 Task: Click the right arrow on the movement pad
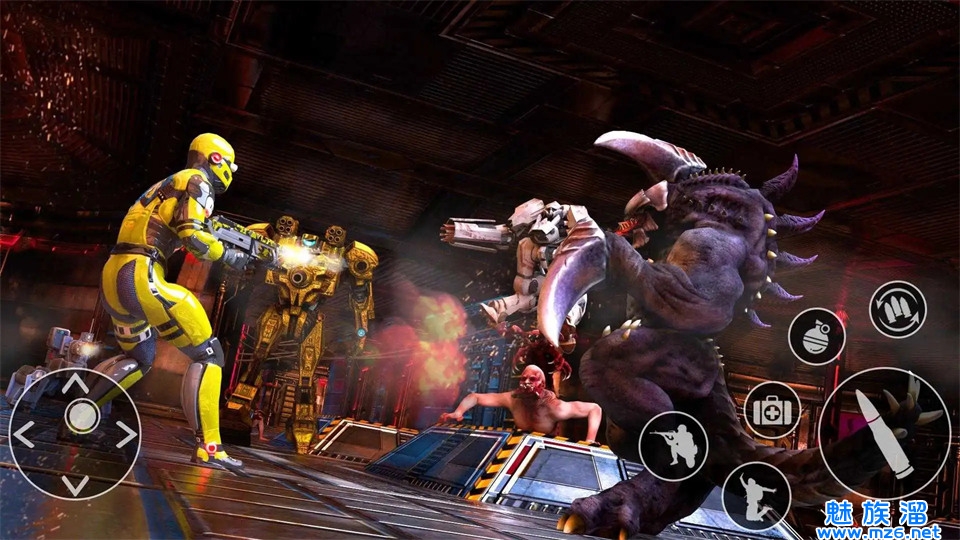point(126,434)
